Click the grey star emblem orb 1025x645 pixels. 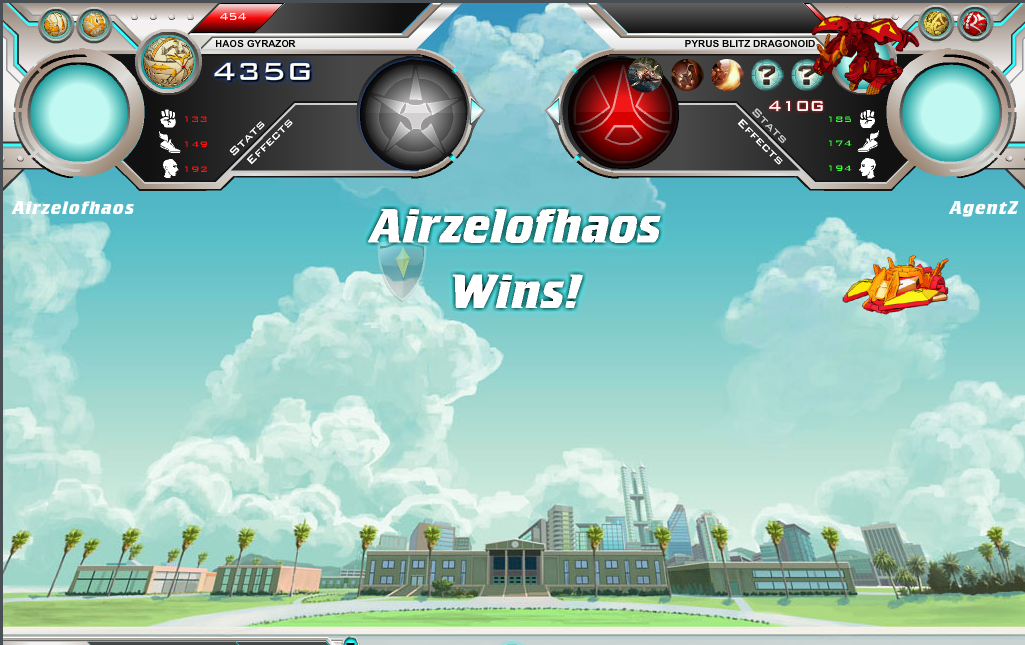coord(412,112)
